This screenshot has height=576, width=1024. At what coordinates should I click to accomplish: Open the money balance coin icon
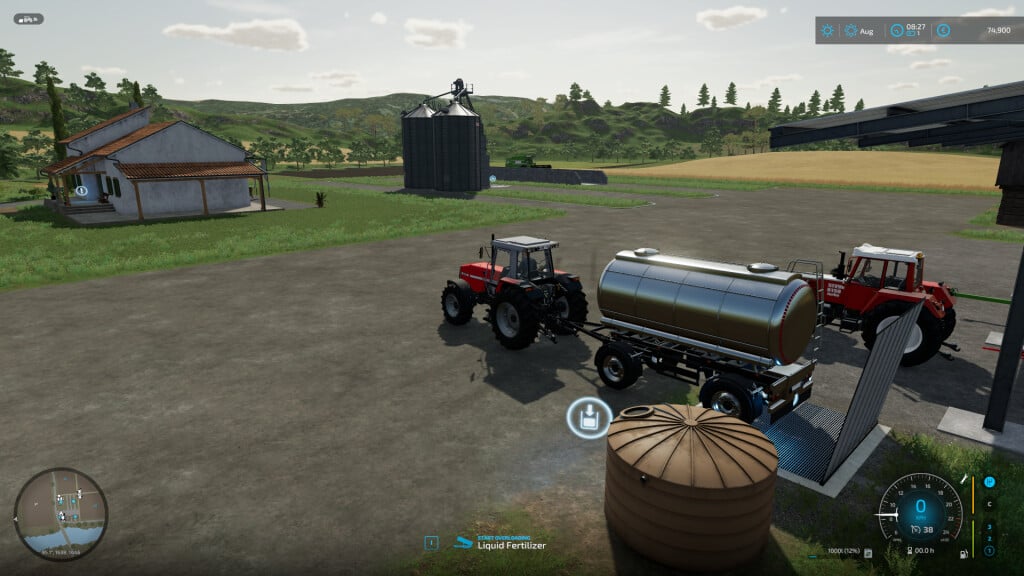click(943, 30)
